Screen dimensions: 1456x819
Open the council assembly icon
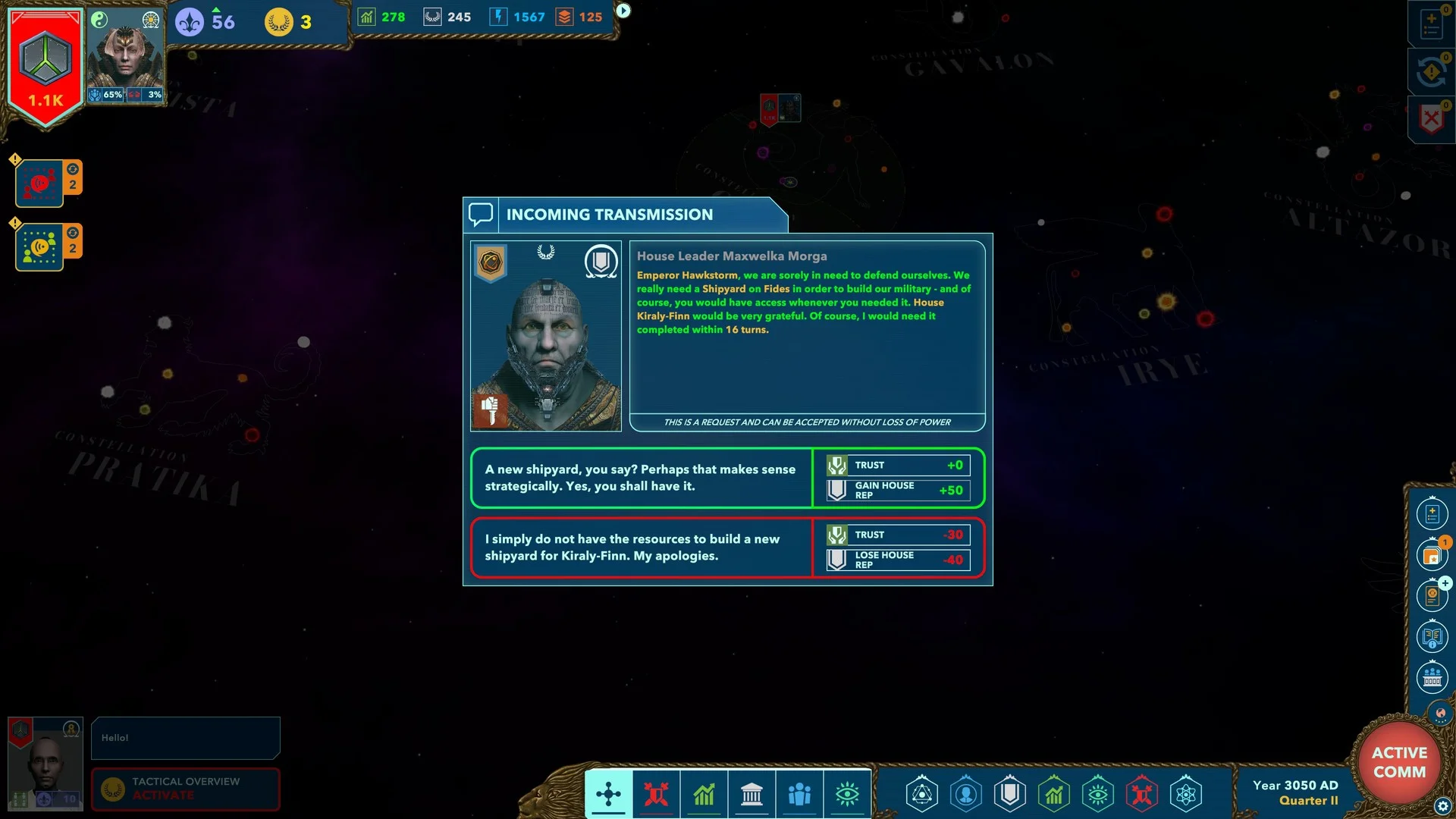tap(1432, 677)
